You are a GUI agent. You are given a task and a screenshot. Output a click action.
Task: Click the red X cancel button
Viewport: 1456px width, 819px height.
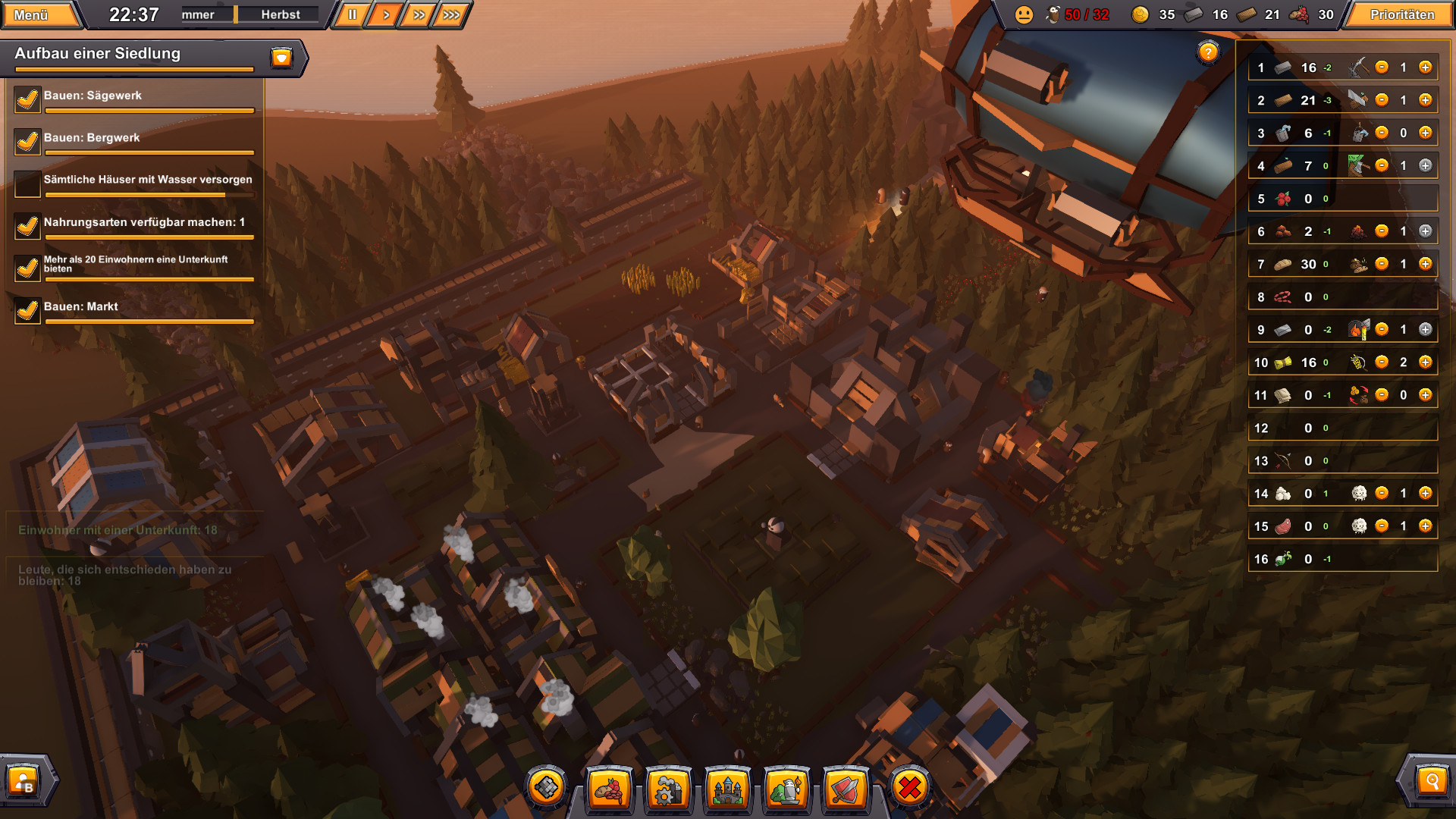[x=908, y=789]
